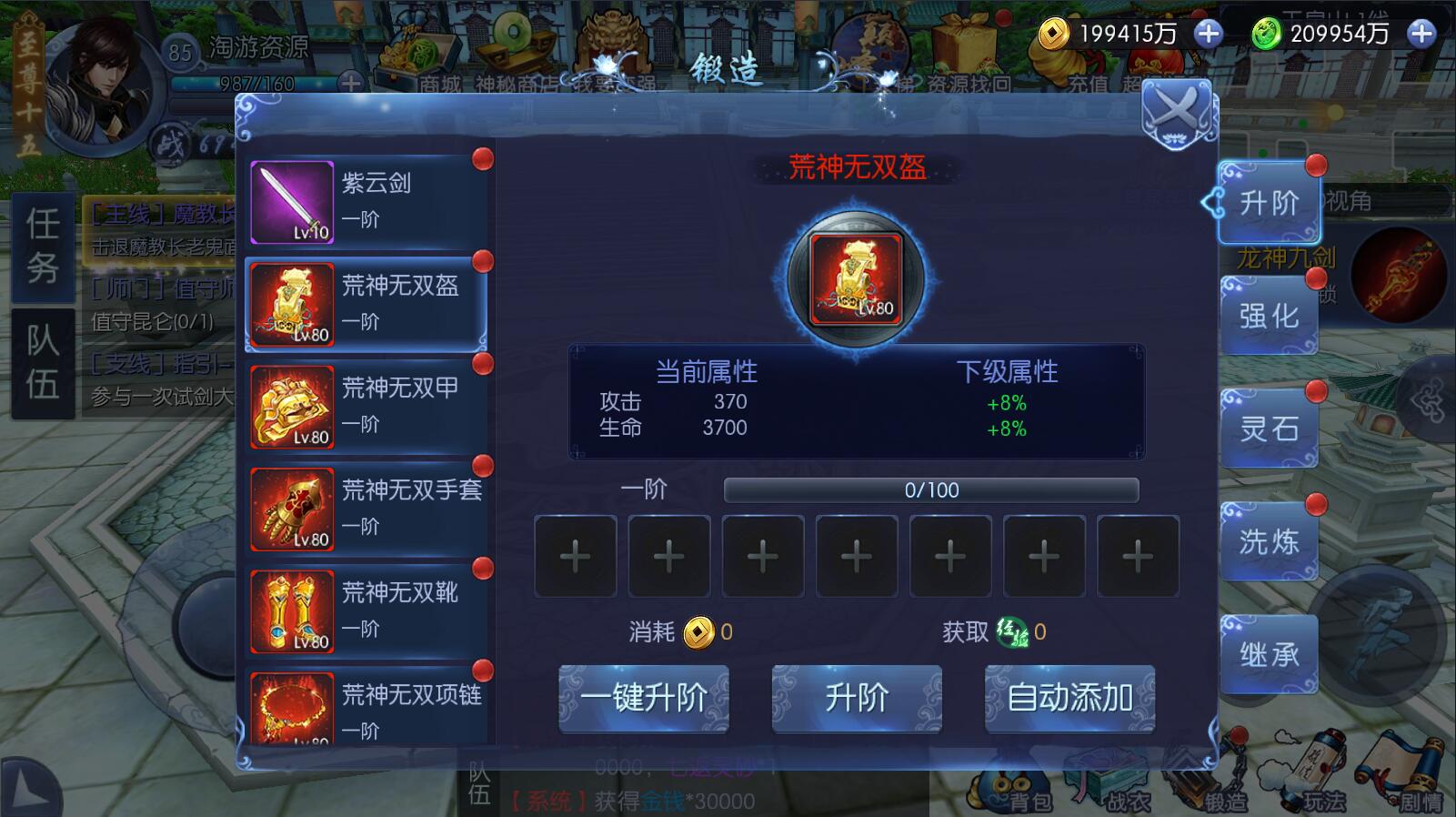Switch to the 强化 (enhance) tab
Viewport: 1456px width, 817px height.
coord(1270,315)
